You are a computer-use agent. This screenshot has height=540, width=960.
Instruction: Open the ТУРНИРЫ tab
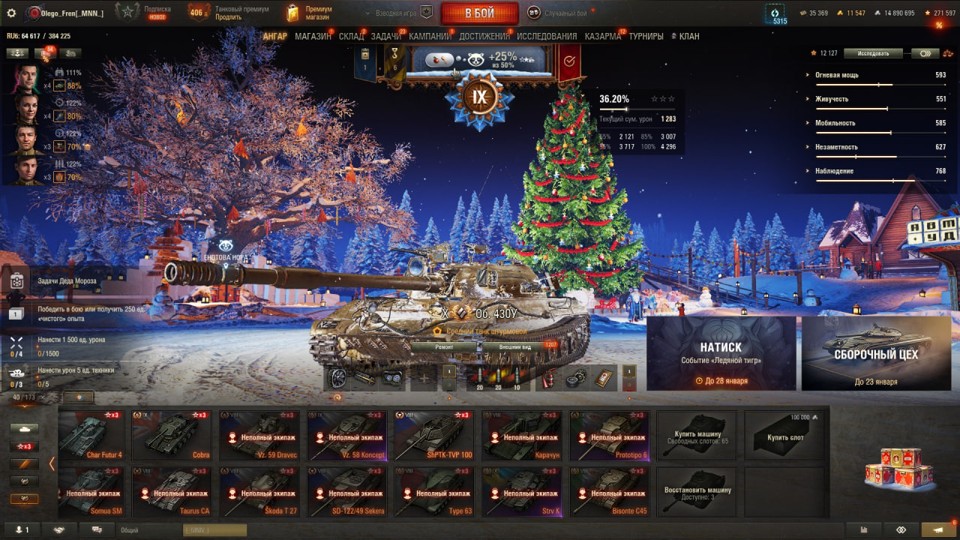pyautogui.click(x=646, y=36)
